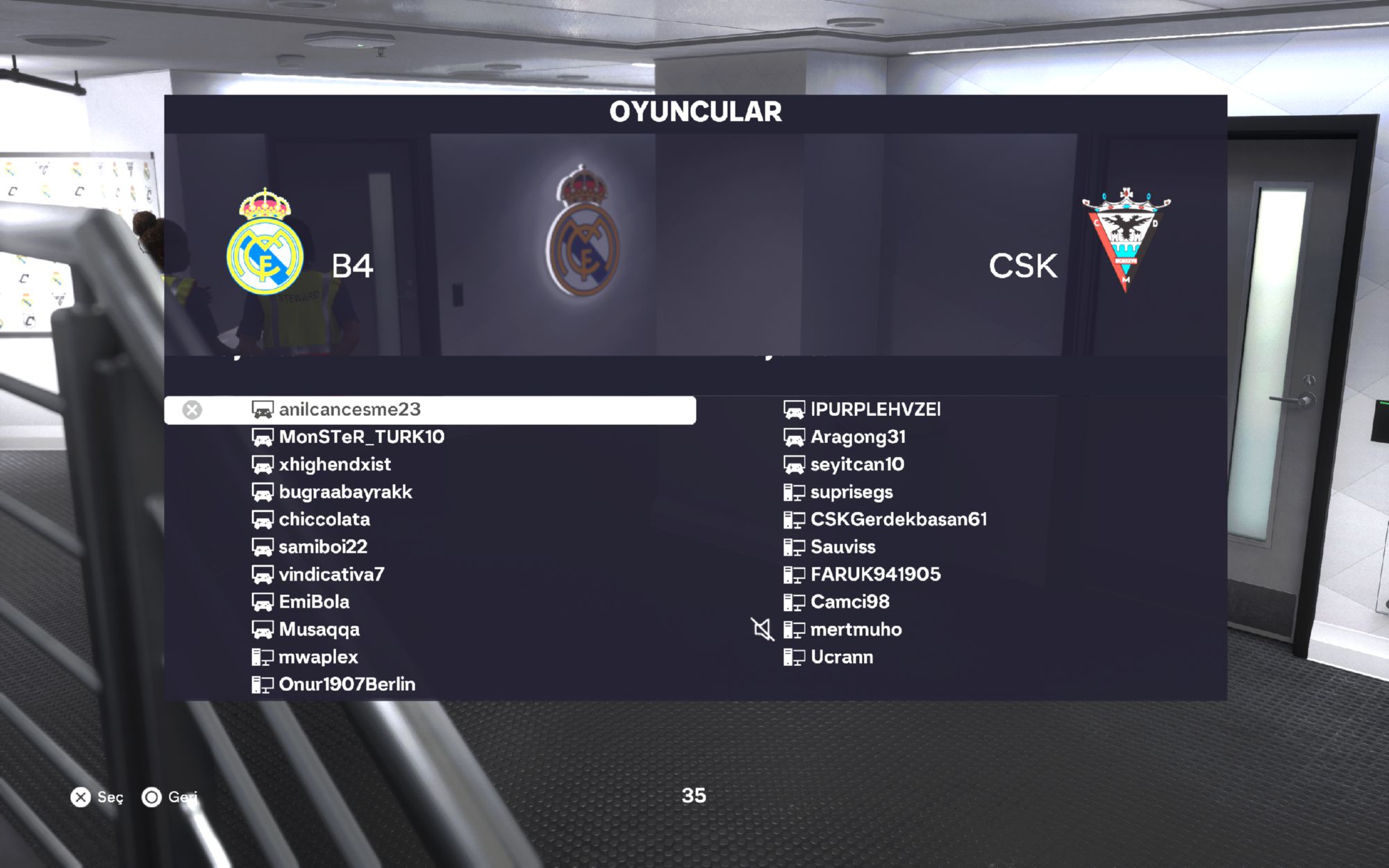Select CSKGerdekbasan61 in the list
Viewport: 1389px width, 868px height.
click(x=898, y=519)
